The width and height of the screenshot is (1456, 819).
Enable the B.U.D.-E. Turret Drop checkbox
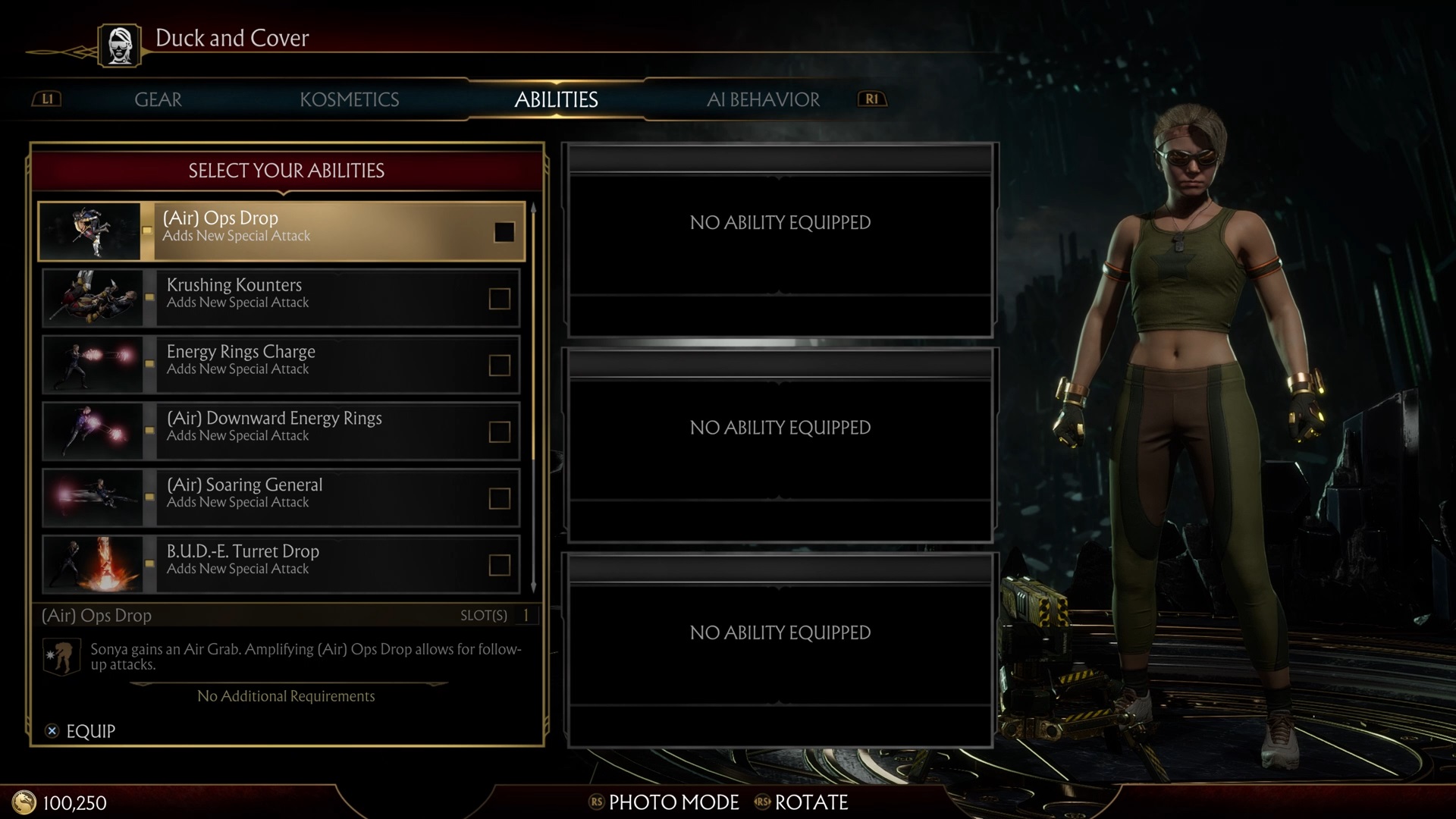(499, 566)
